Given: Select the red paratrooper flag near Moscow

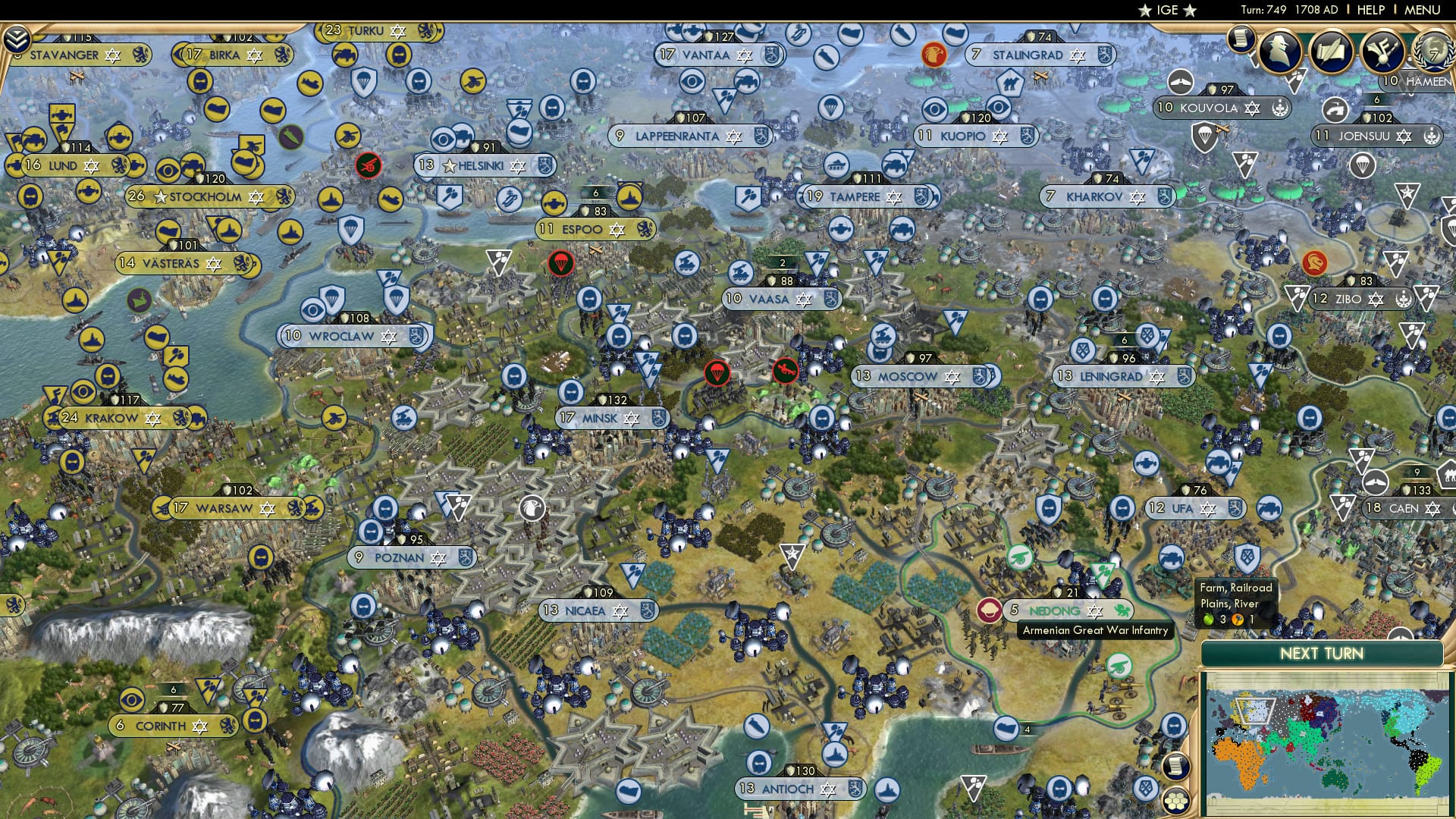Looking at the screenshot, I should click(718, 373).
